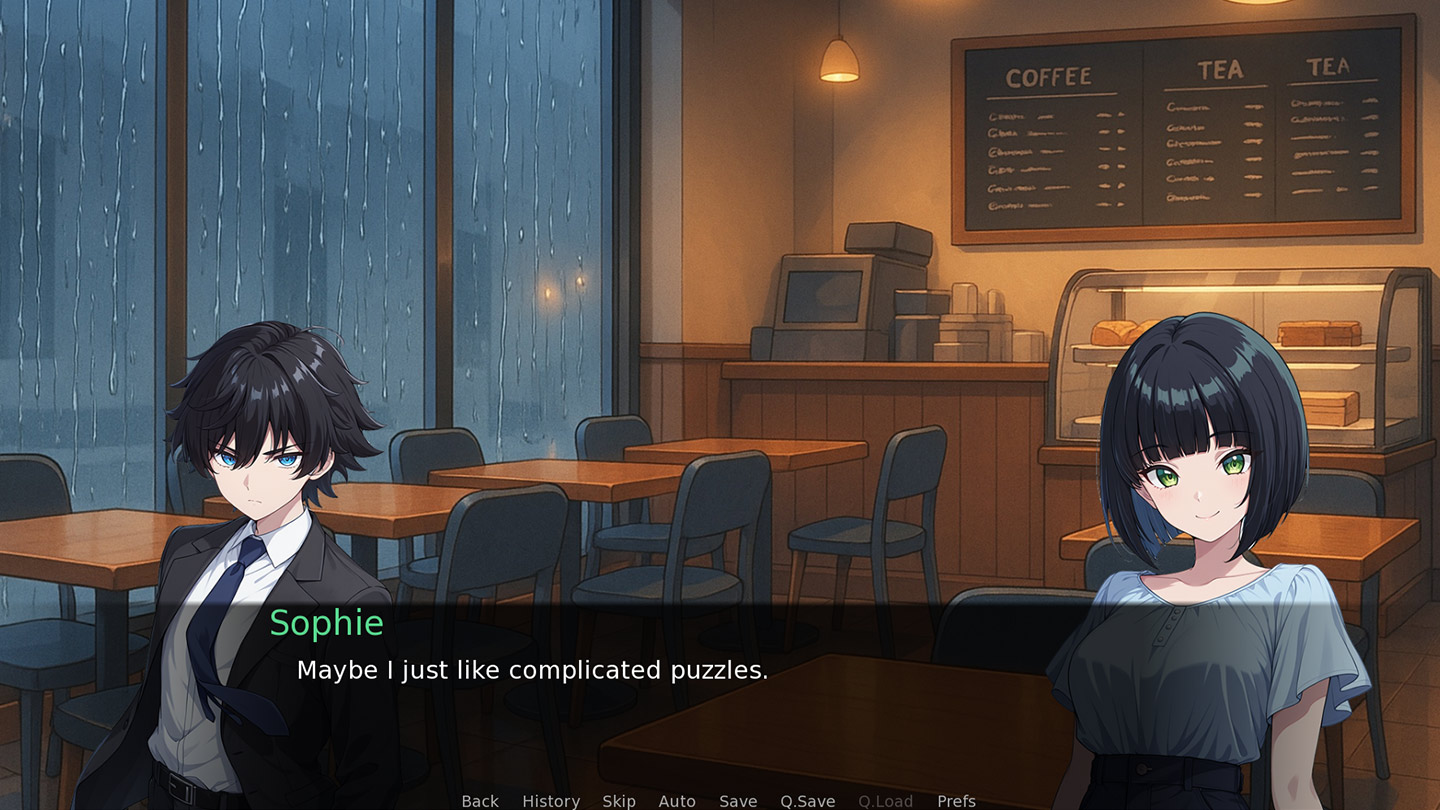This screenshot has height=810, width=1440.
Task: Toggle Skip mode in the quick menu
Action: (619, 801)
